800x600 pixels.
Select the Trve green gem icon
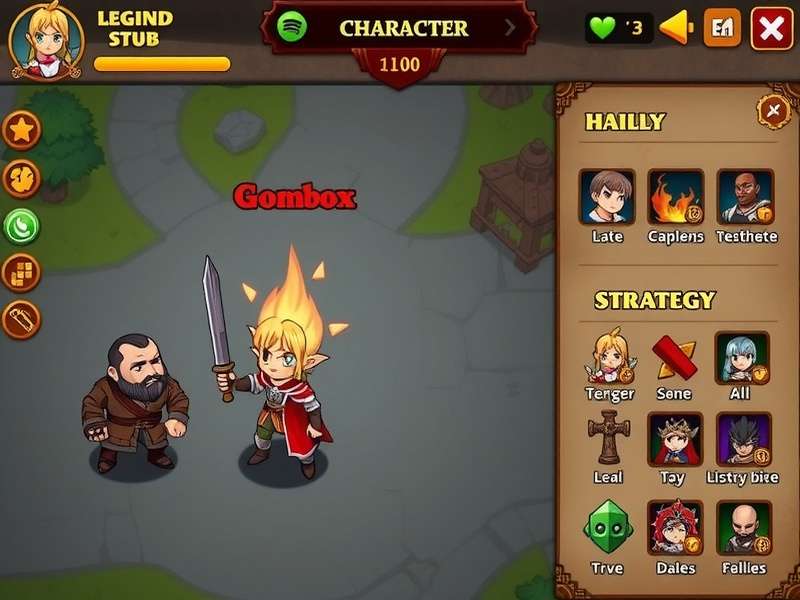(607, 527)
